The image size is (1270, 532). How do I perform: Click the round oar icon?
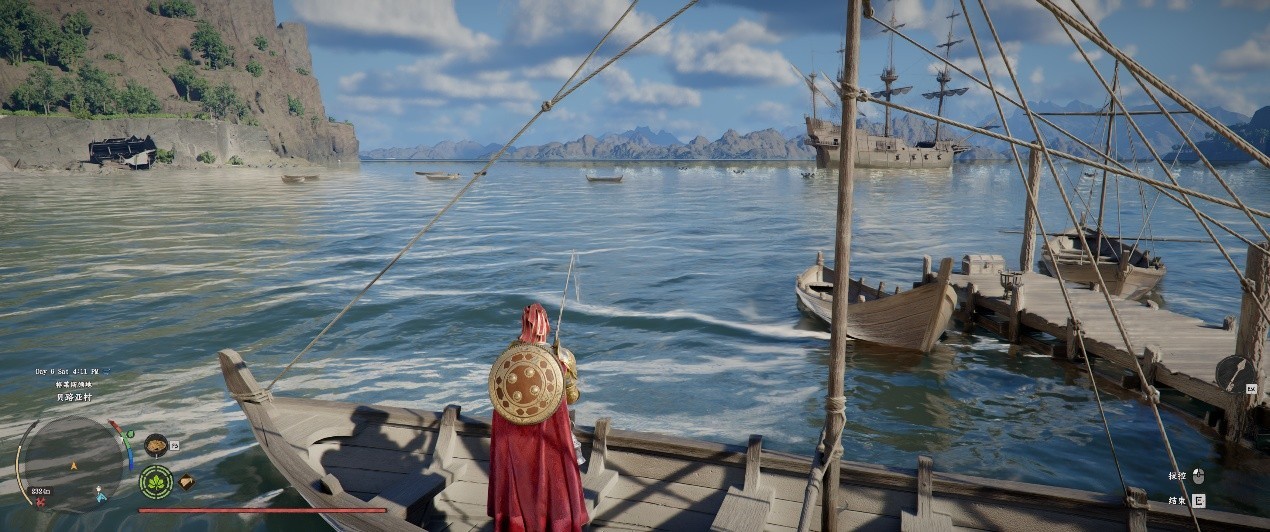pos(1236,373)
